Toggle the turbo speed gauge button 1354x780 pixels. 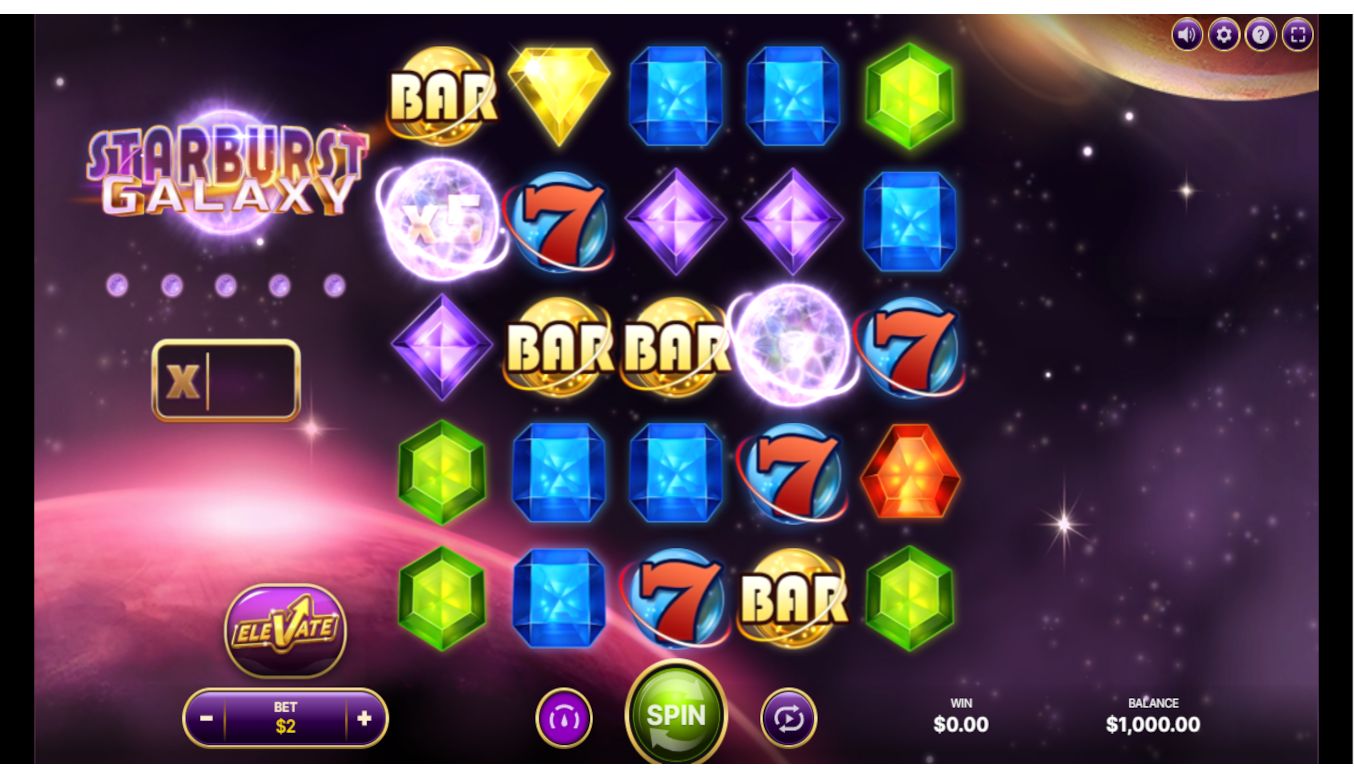pos(564,718)
